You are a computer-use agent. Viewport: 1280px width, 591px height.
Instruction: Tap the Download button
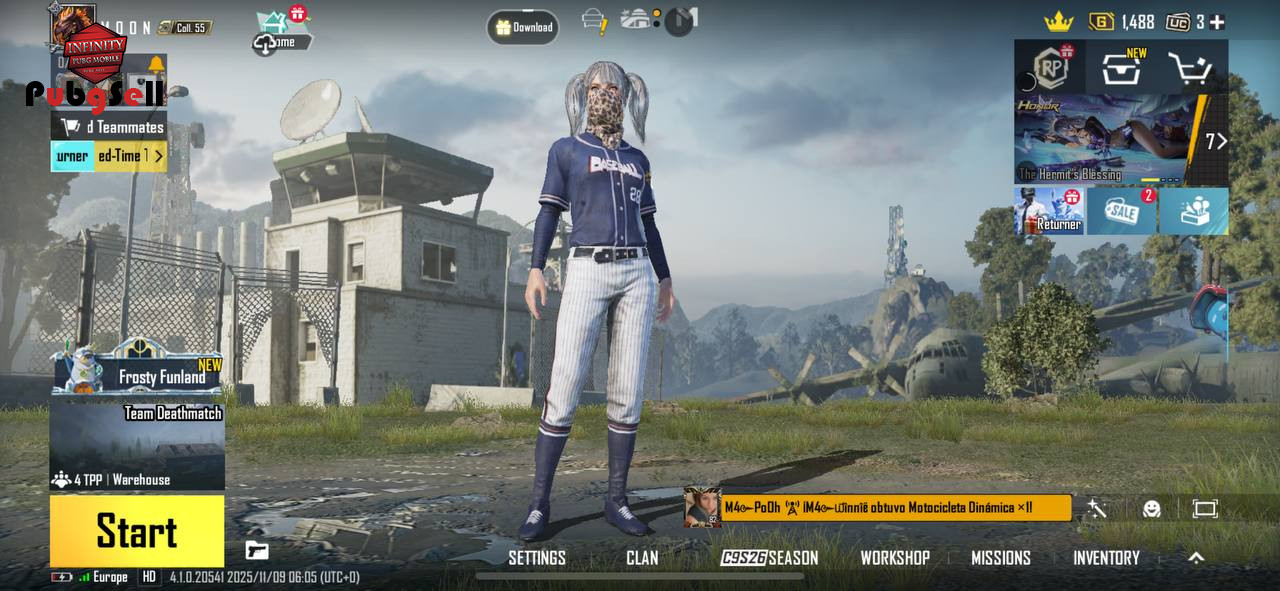pos(523,28)
